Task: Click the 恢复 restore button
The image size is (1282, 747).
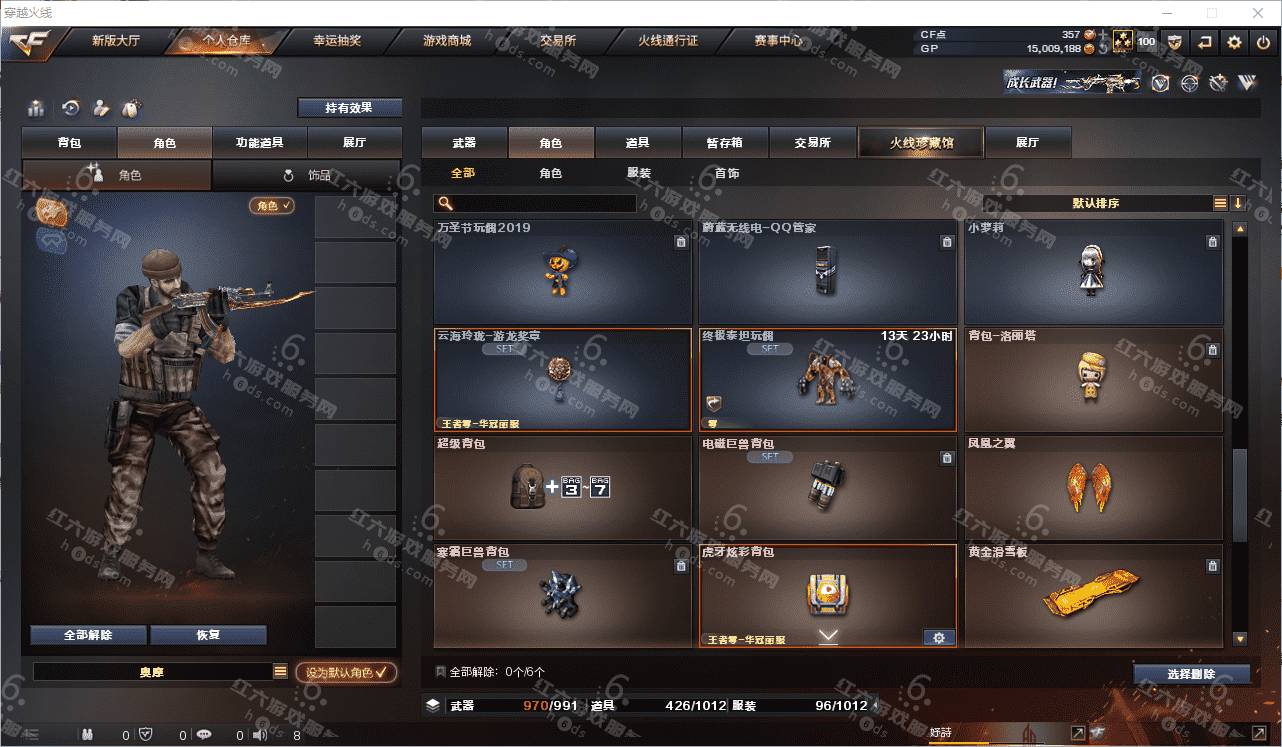Action: (x=208, y=635)
